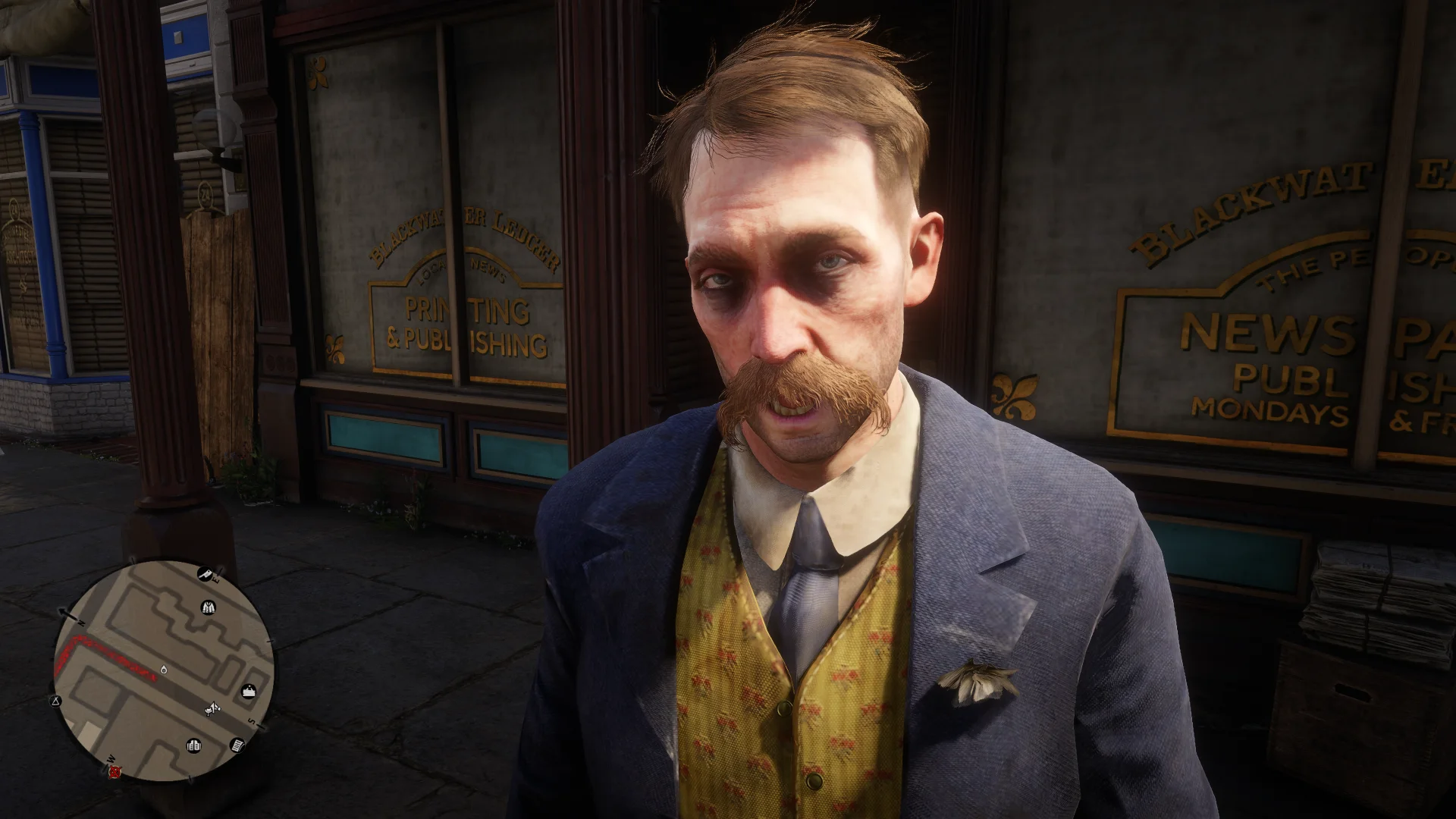Click the red crossed-circle marker on minimap
Viewport: 1456px width, 819px height.
click(x=114, y=772)
